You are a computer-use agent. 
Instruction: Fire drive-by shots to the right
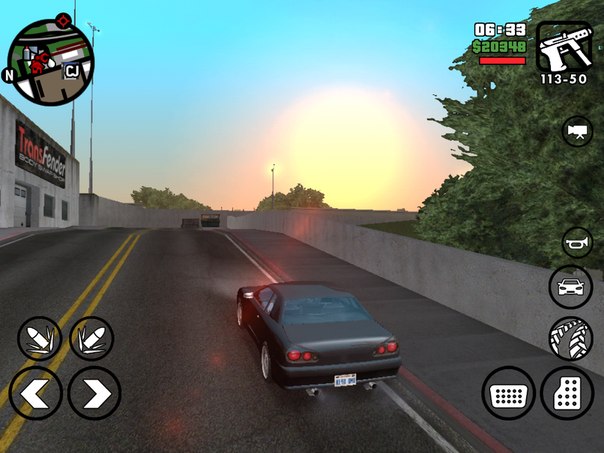tap(91, 338)
